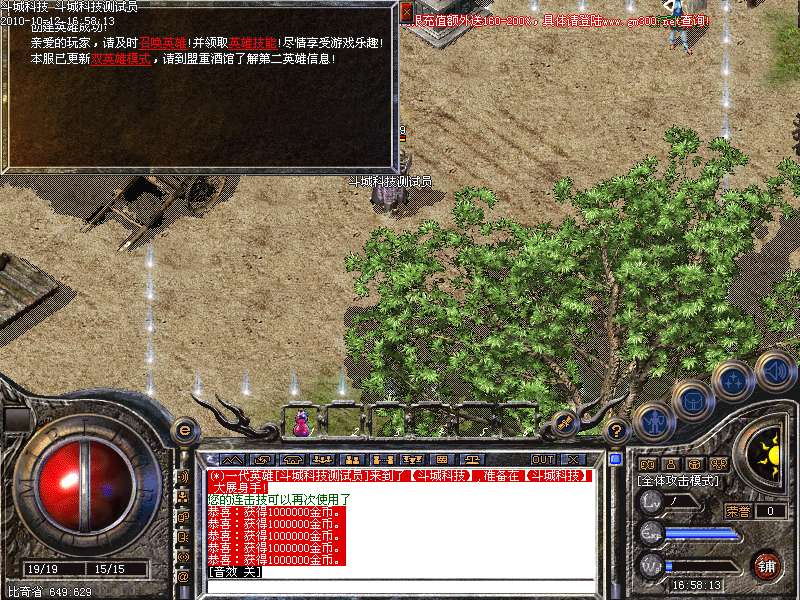Open the character status round button

[x=652, y=422]
